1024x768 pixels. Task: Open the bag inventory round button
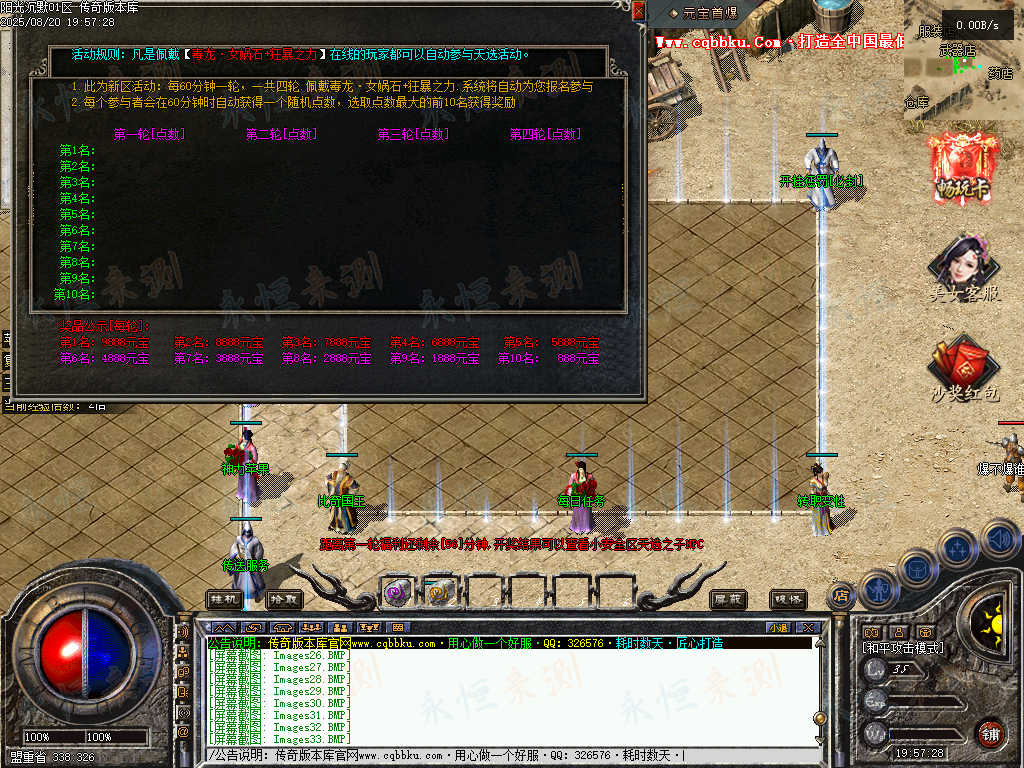[916, 568]
